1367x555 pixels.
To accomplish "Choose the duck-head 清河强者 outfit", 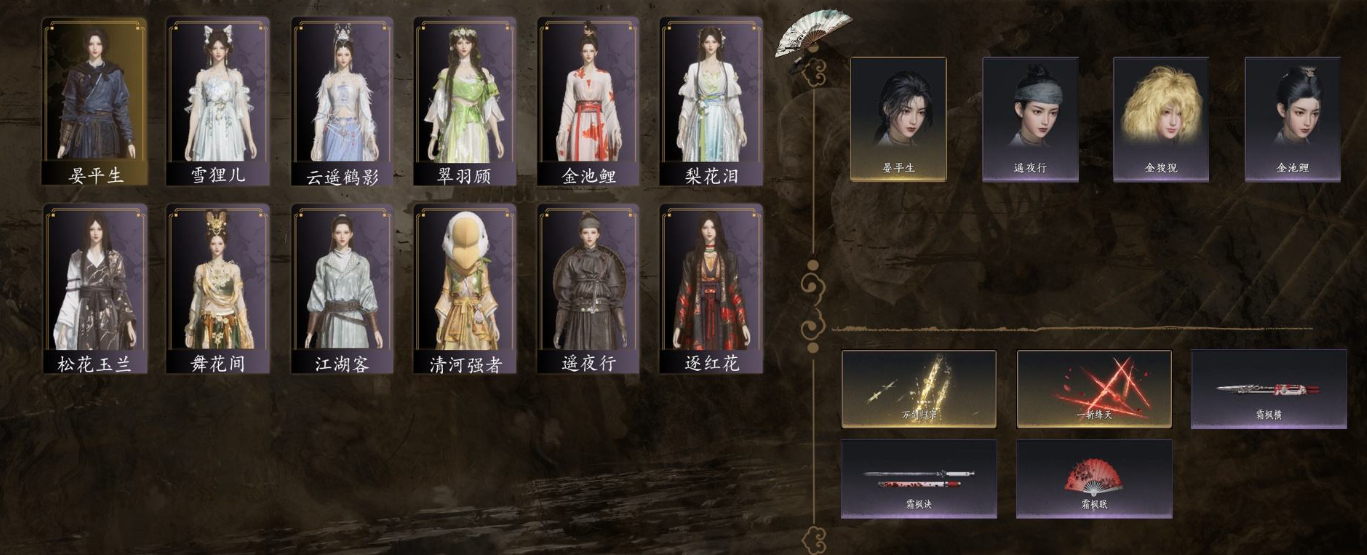I will click(x=464, y=289).
